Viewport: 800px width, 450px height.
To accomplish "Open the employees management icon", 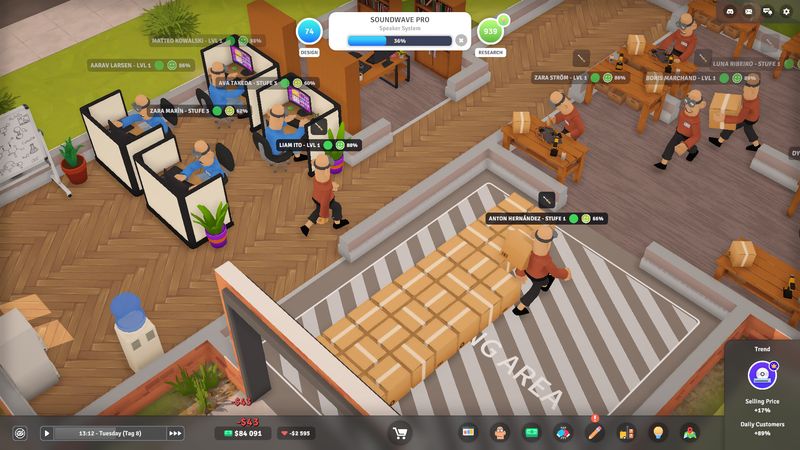I will 500,433.
